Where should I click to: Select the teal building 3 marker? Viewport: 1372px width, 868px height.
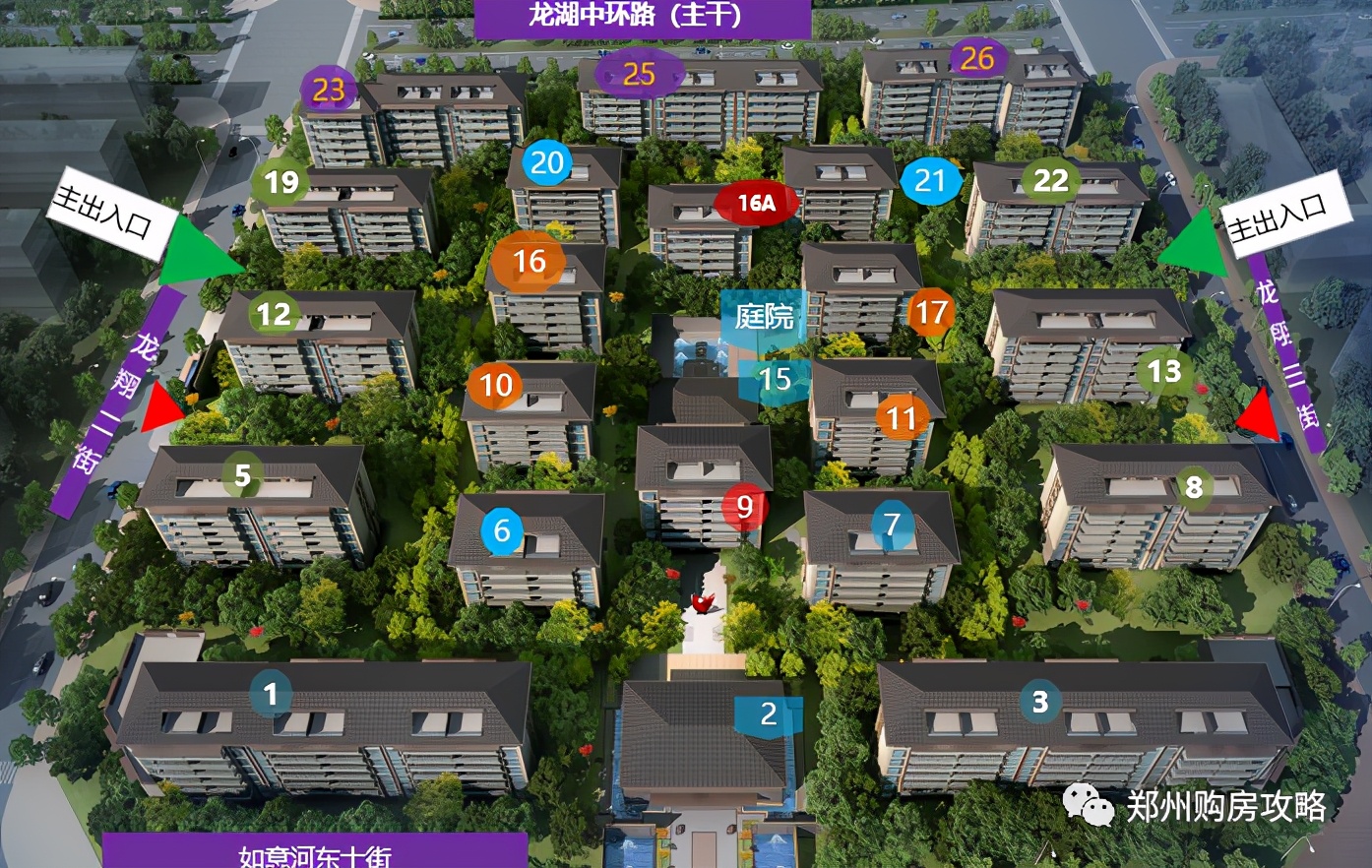click(1040, 702)
